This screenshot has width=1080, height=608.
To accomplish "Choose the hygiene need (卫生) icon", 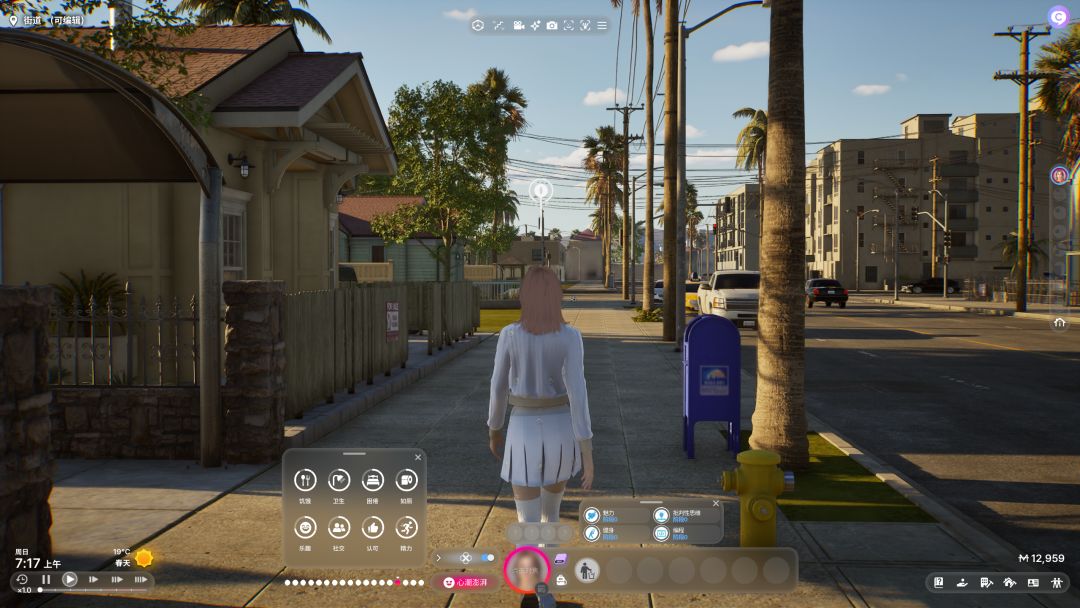I will click(339, 480).
